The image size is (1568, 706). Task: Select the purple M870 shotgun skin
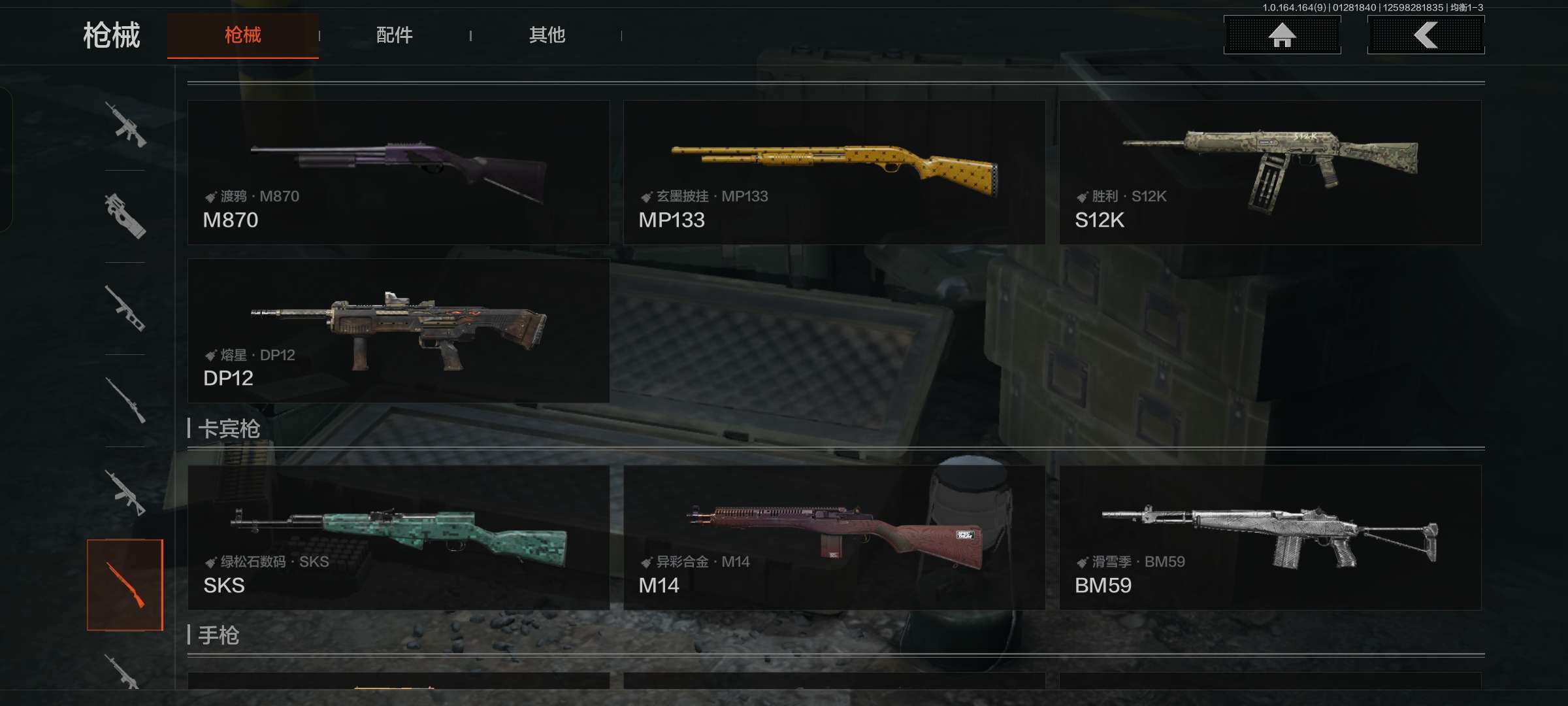[x=399, y=173]
